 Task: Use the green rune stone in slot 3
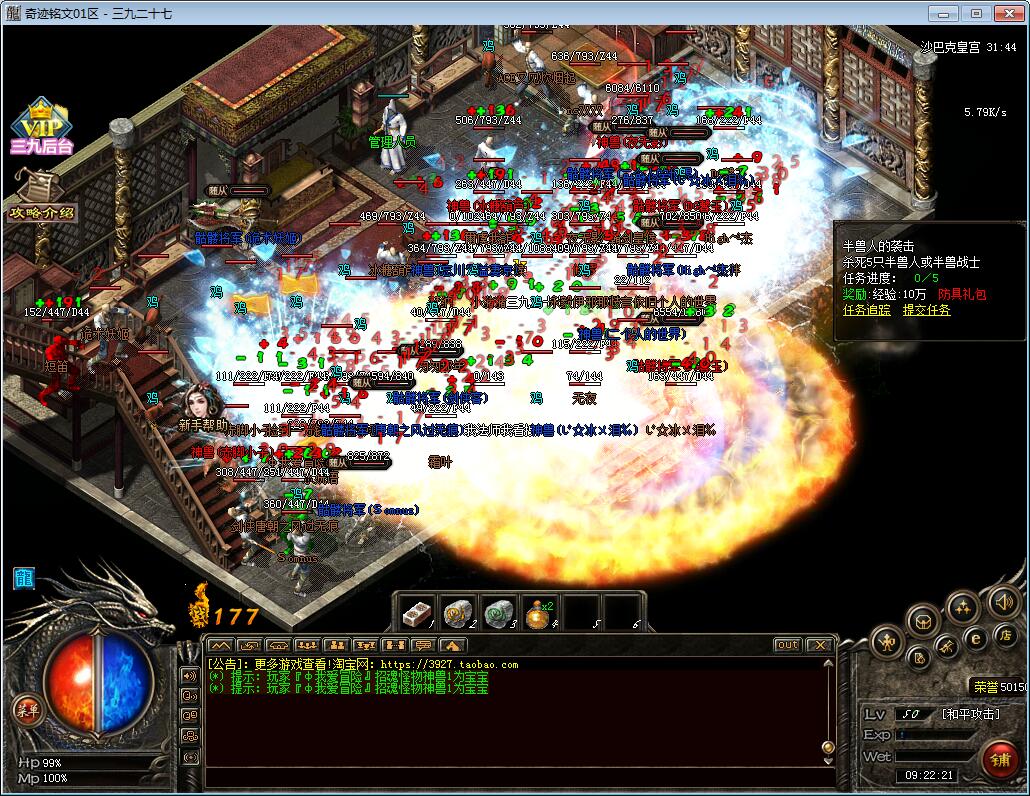(497, 612)
